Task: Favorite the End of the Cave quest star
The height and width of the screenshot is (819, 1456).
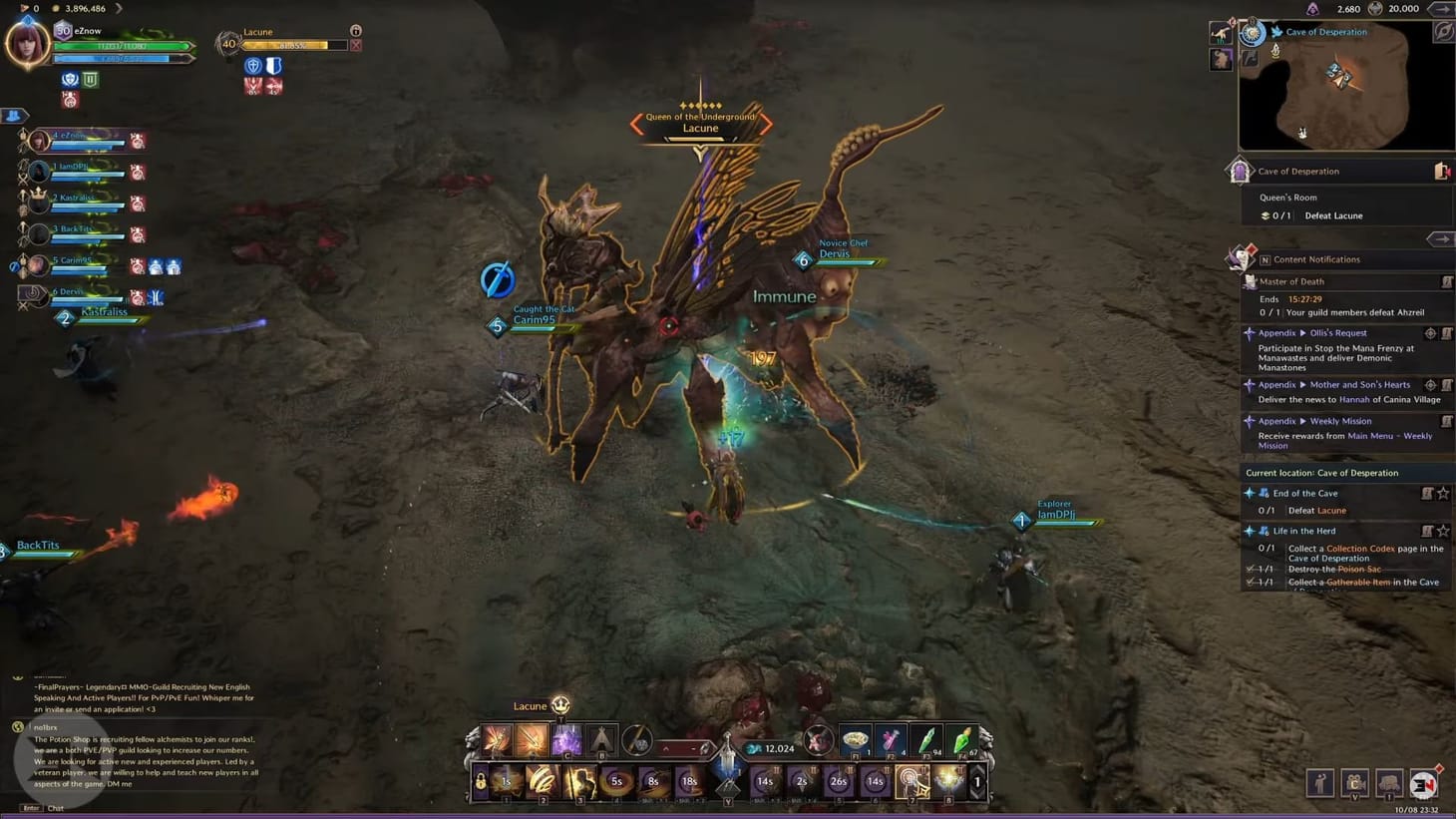Action: pyautogui.click(x=1443, y=494)
